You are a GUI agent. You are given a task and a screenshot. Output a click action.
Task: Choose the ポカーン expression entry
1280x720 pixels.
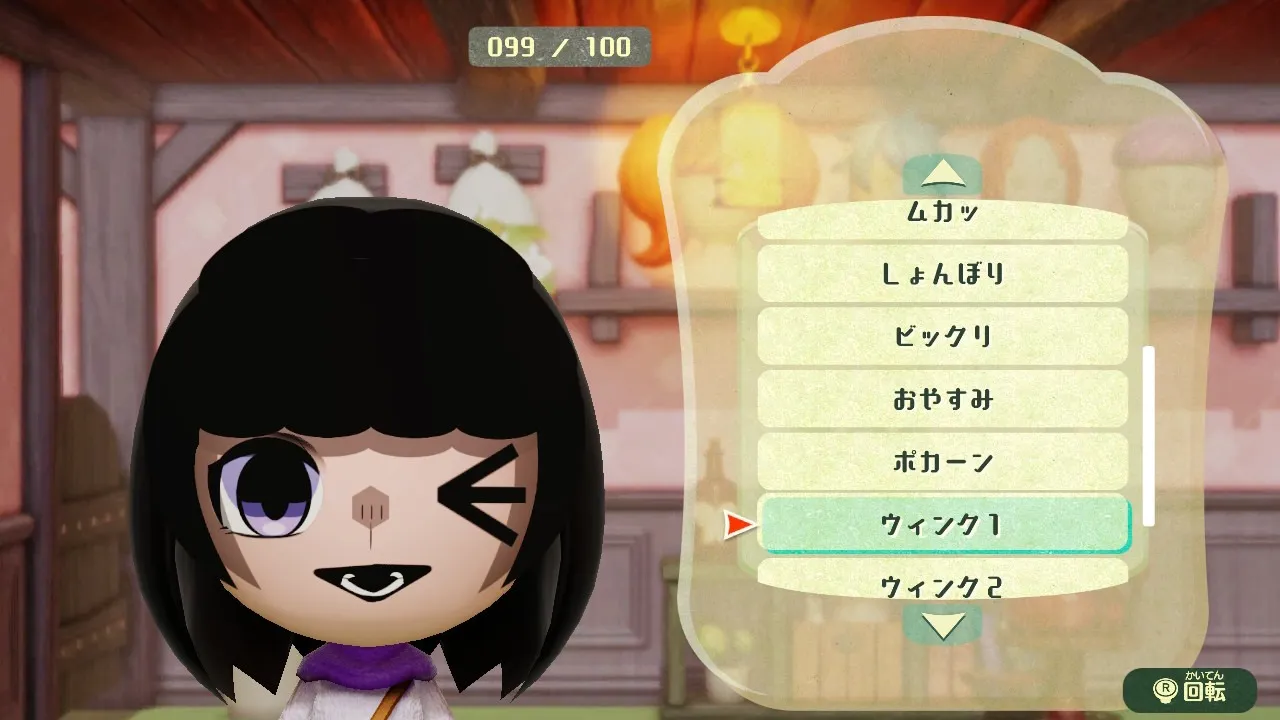pos(942,462)
